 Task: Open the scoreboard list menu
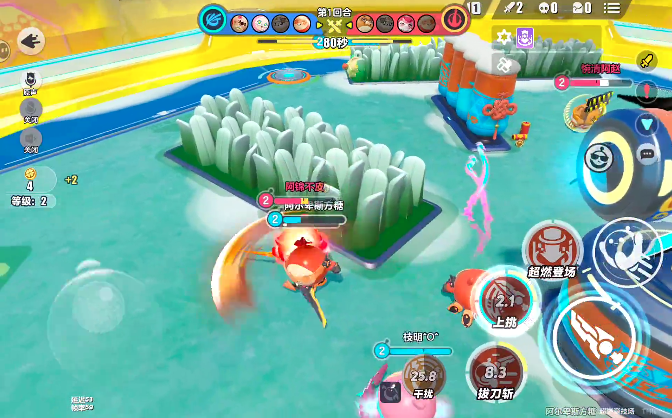[x=639, y=9]
